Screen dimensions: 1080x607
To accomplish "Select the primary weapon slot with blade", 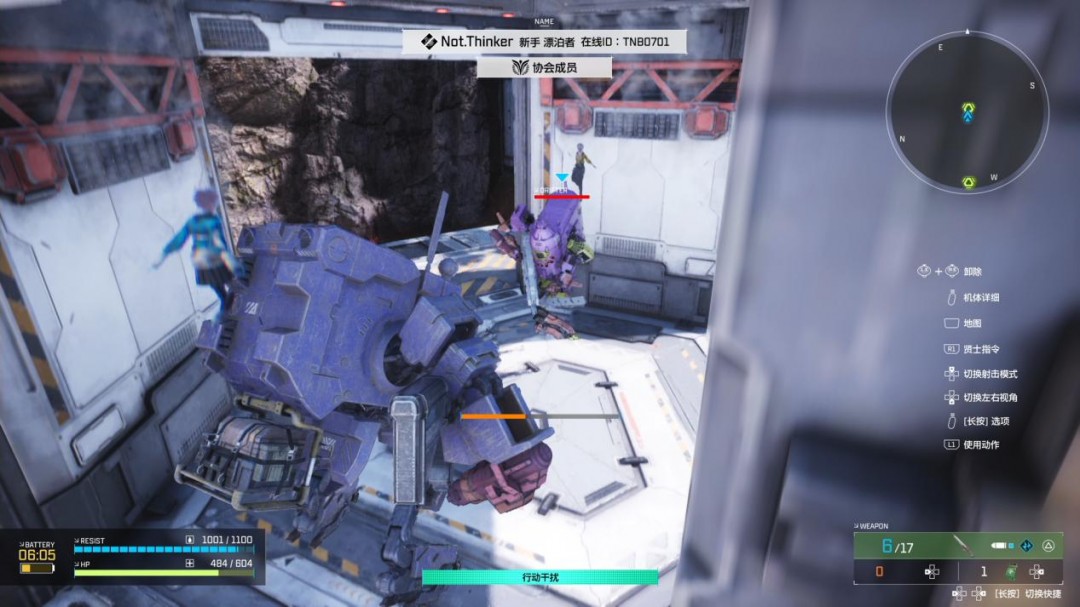I will (965, 546).
